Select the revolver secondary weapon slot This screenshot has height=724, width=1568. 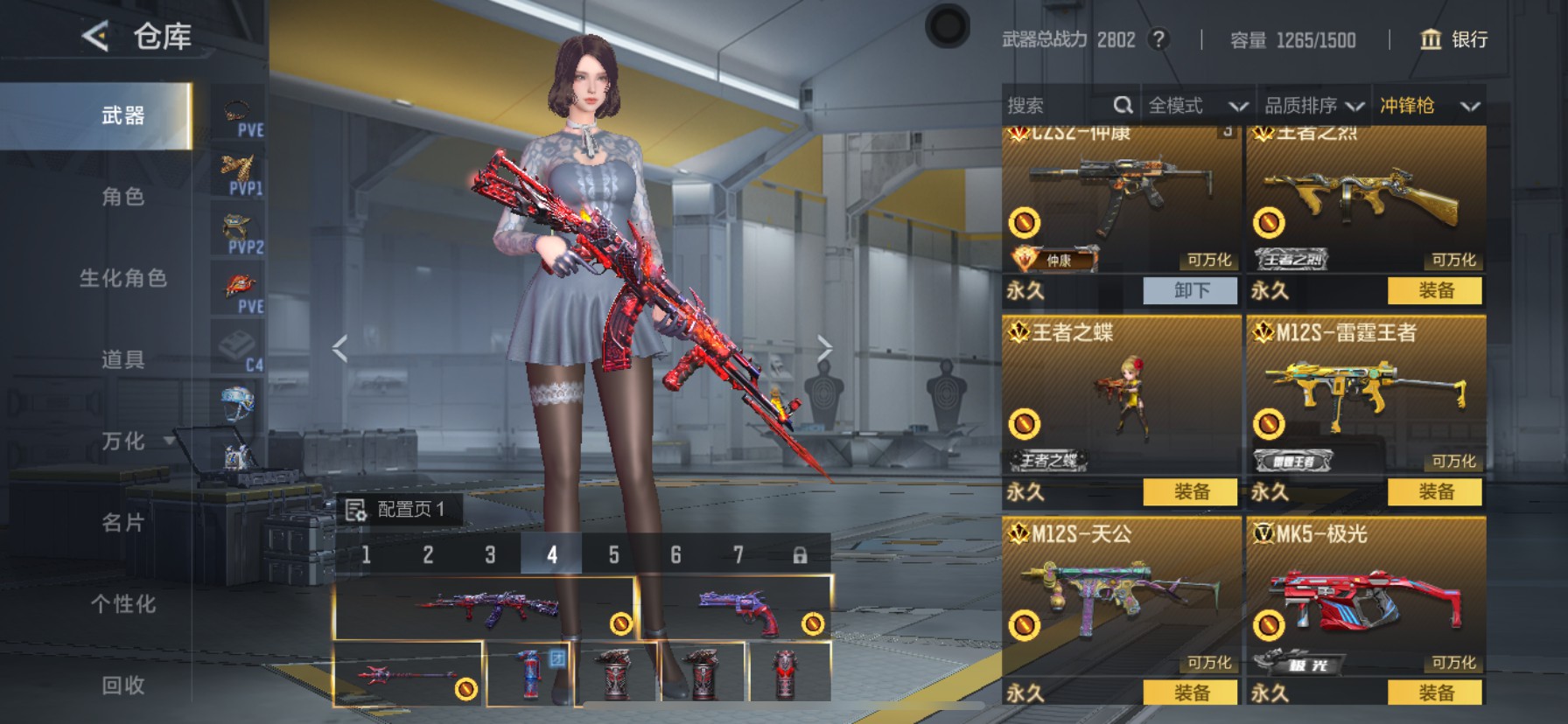[737, 609]
